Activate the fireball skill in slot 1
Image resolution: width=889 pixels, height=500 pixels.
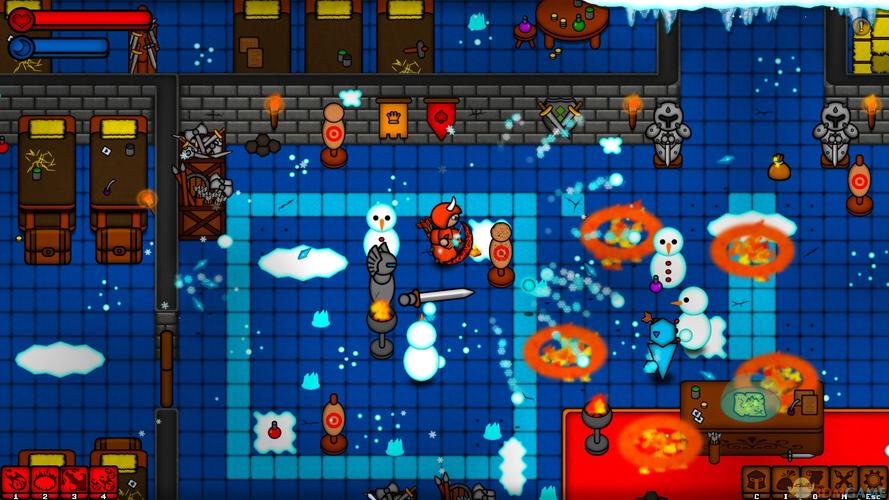coord(15,481)
